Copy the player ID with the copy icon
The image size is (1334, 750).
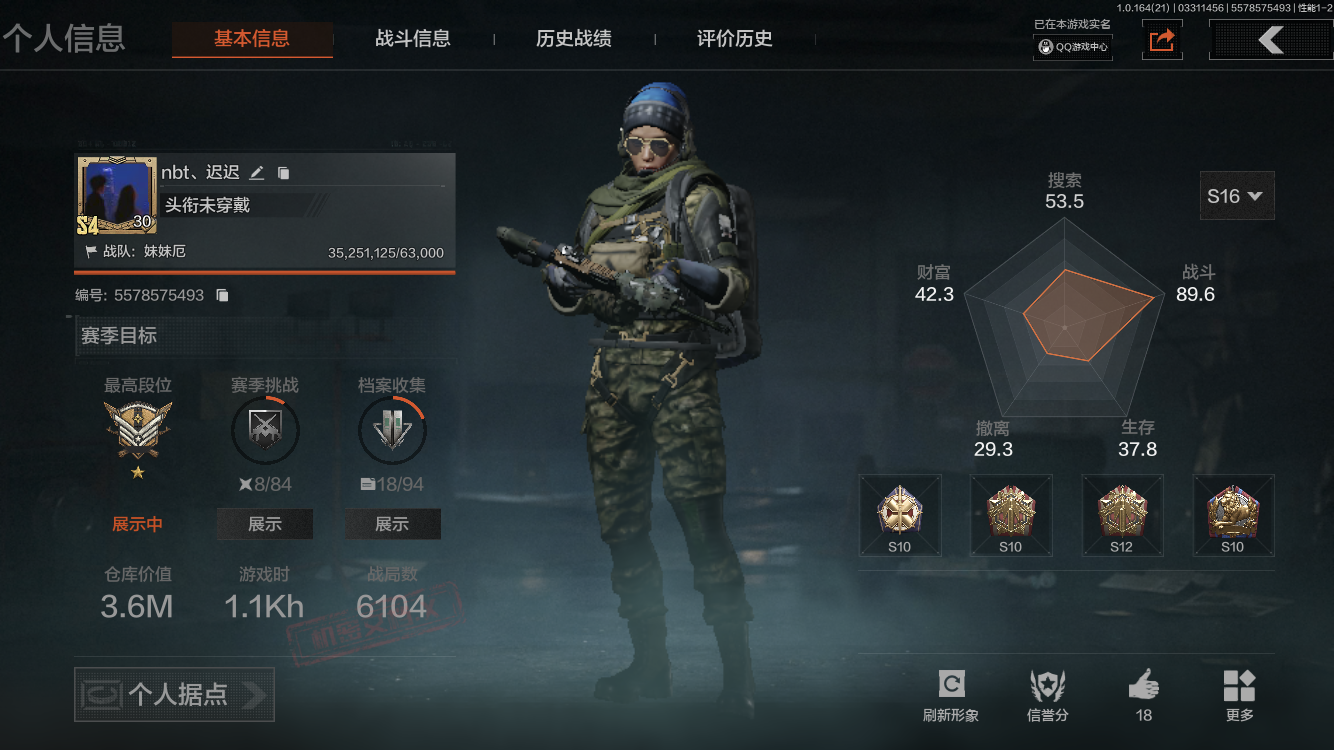tap(222, 294)
